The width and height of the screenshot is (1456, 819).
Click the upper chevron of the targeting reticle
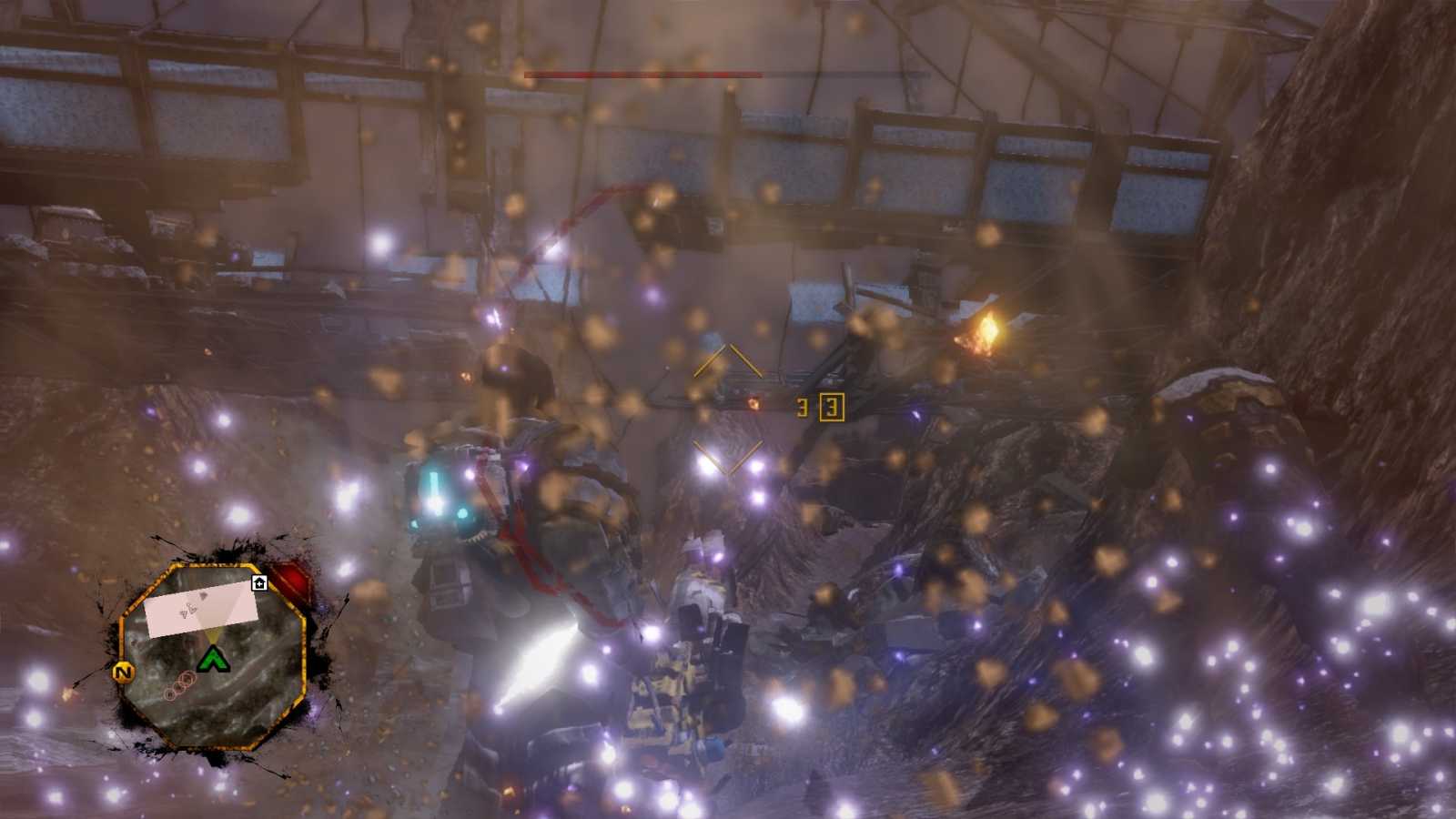coord(728,357)
